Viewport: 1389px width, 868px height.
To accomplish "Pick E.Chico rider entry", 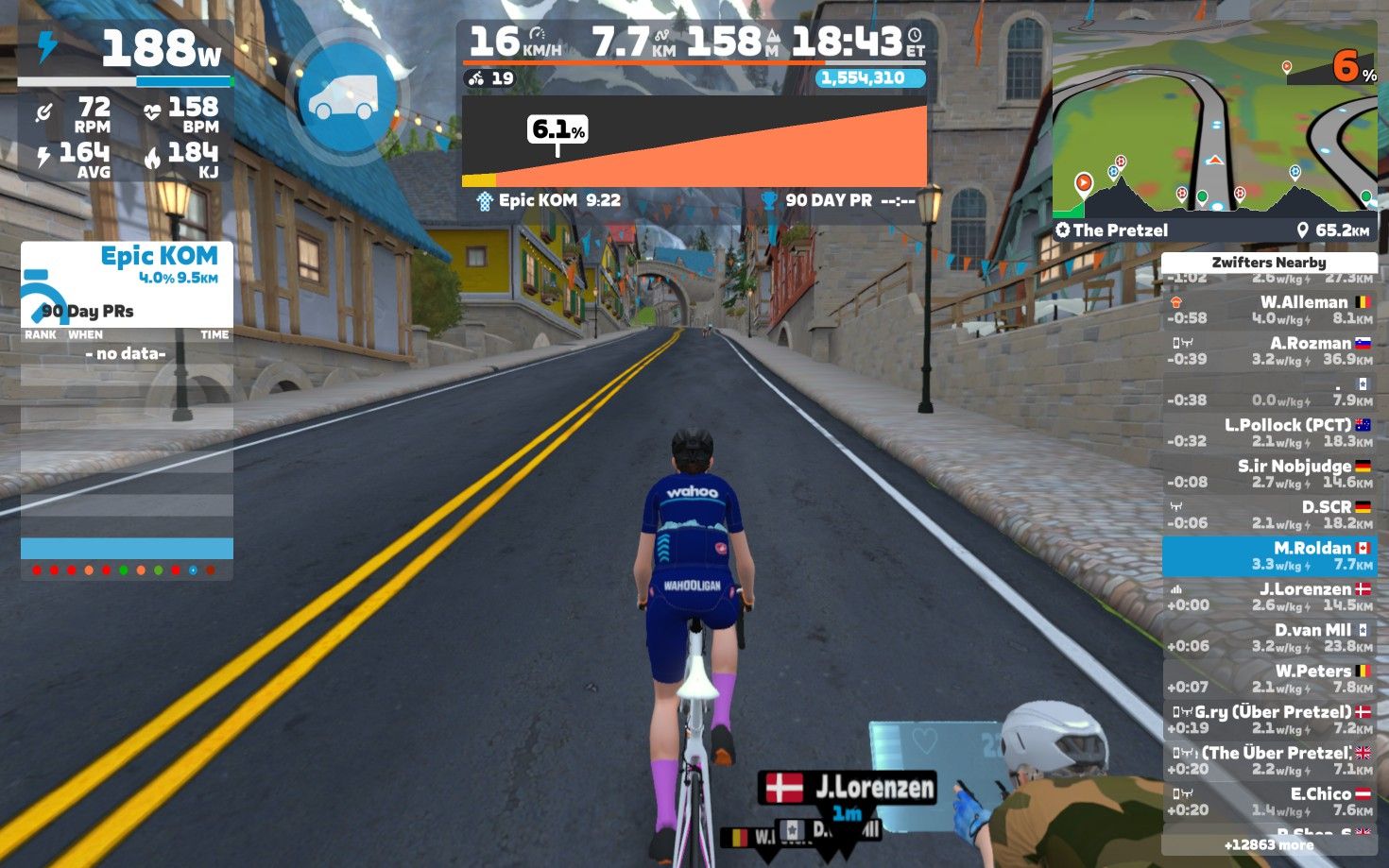I will pyautogui.click(x=1269, y=802).
